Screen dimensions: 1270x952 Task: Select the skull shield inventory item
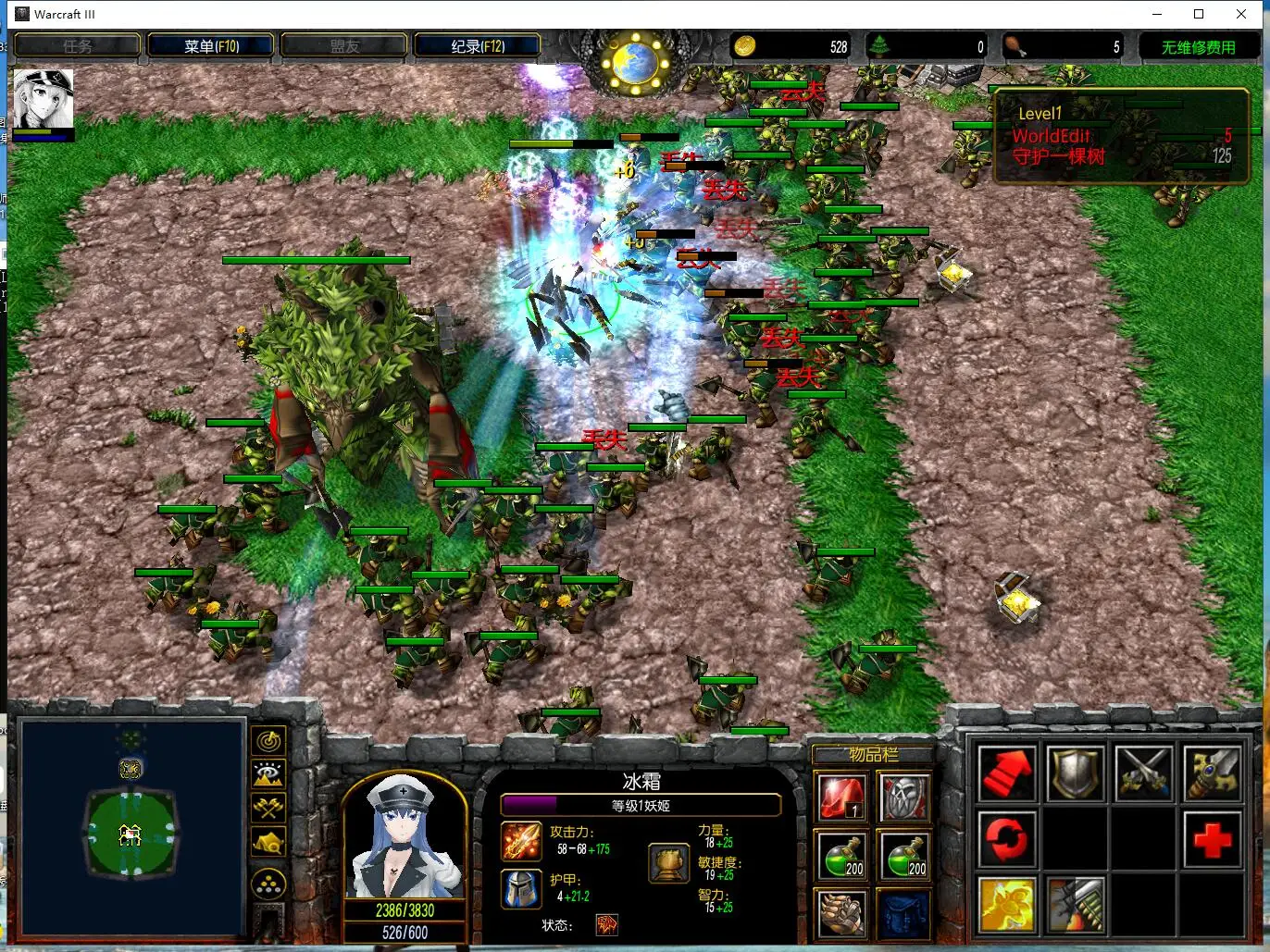coord(903,797)
